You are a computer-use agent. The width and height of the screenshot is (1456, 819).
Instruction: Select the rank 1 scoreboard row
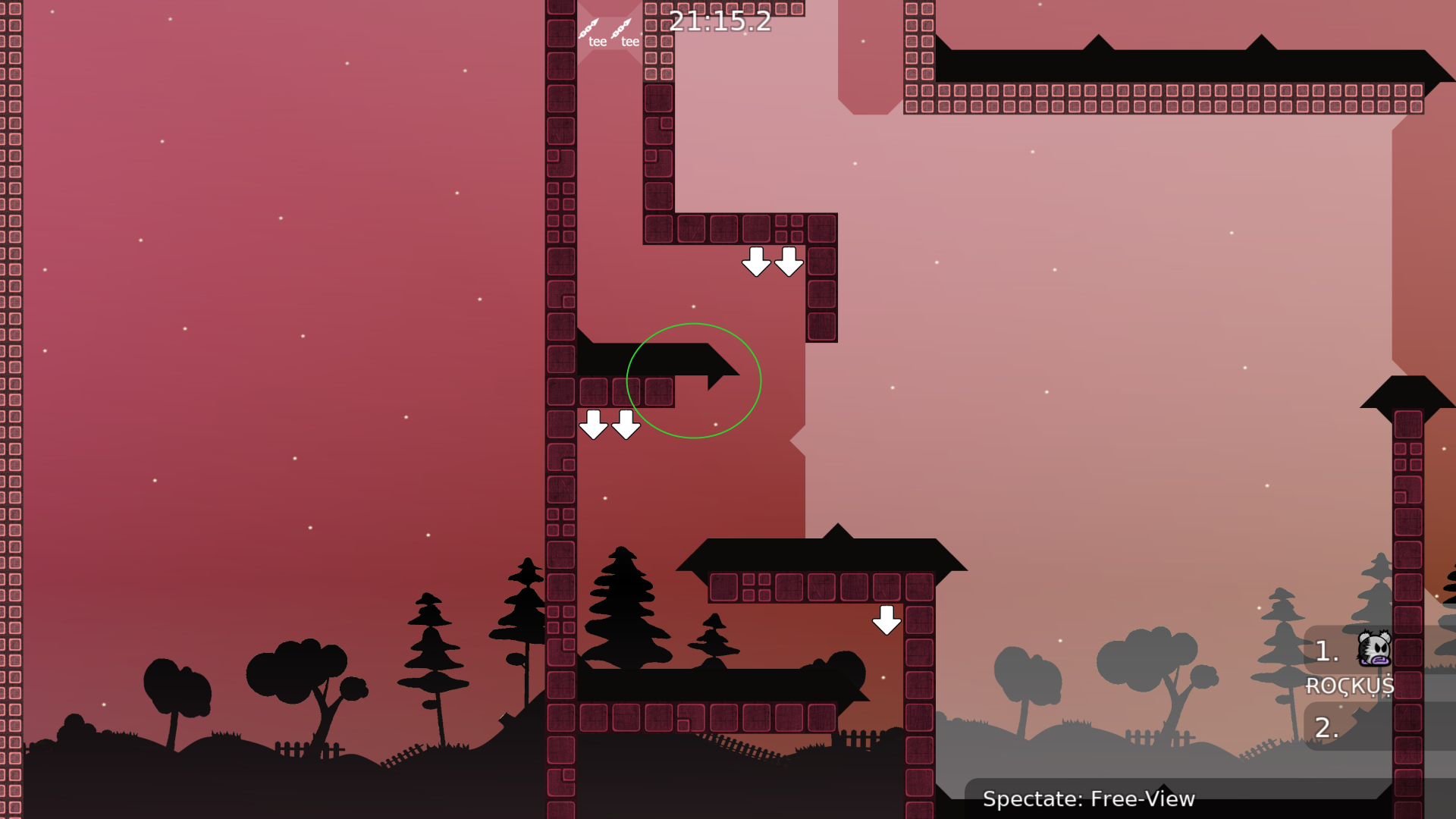(x=1326, y=652)
